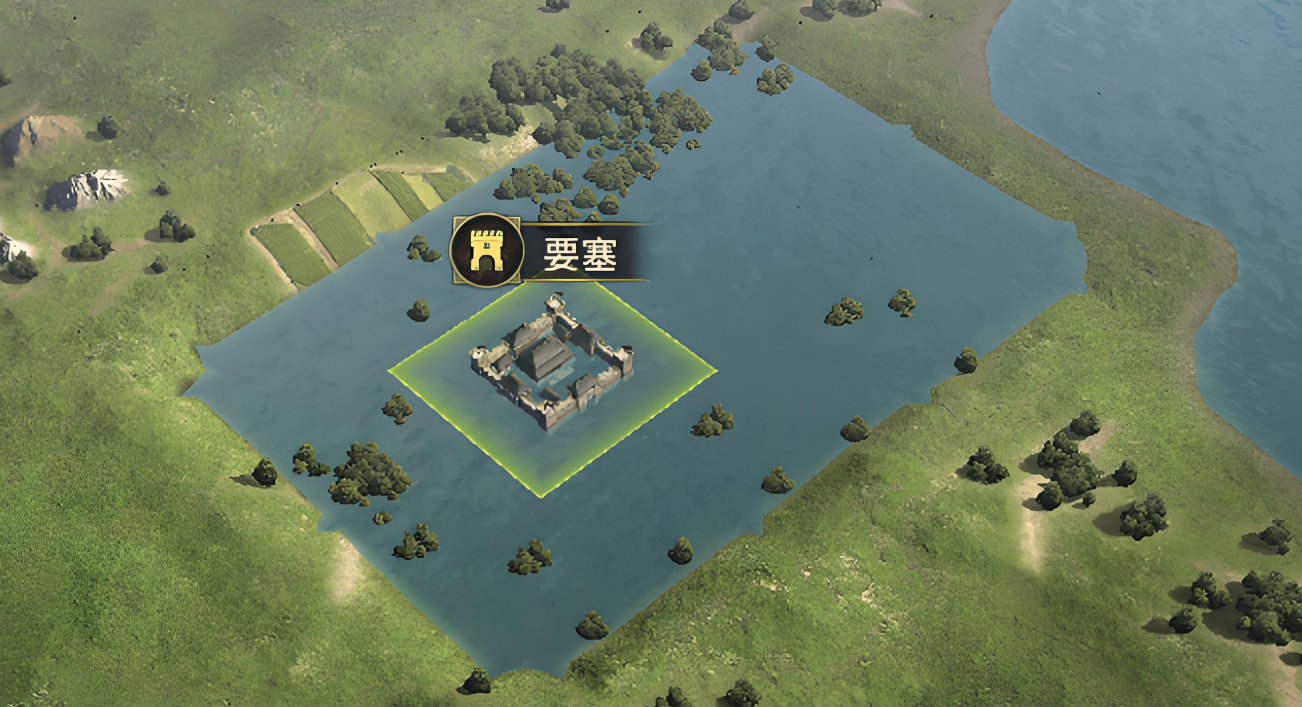Click the golden fortress tower icon
Image resolution: width=1302 pixels, height=707 pixels.
[x=487, y=251]
